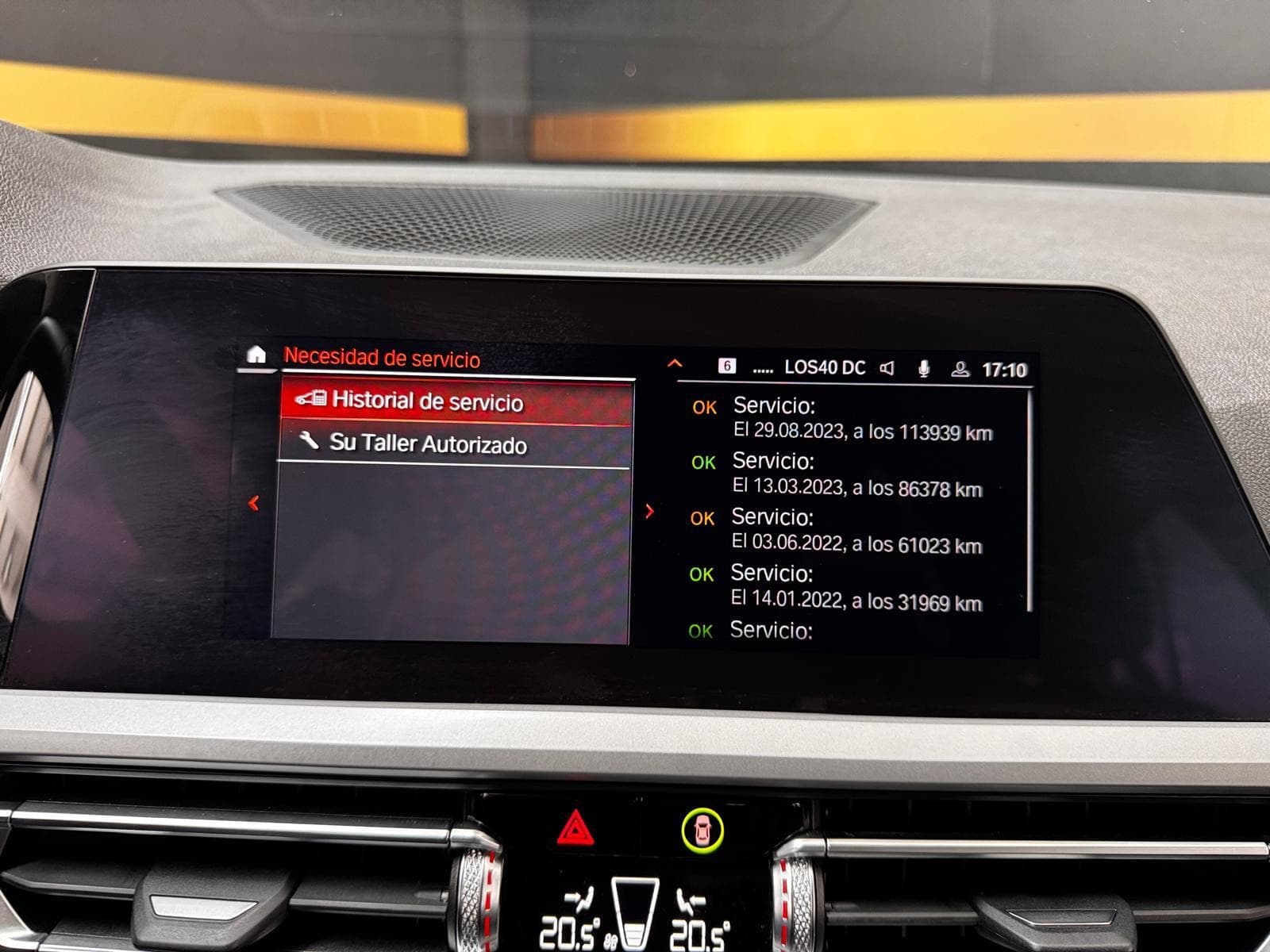Click the white number 6 badge

point(726,366)
